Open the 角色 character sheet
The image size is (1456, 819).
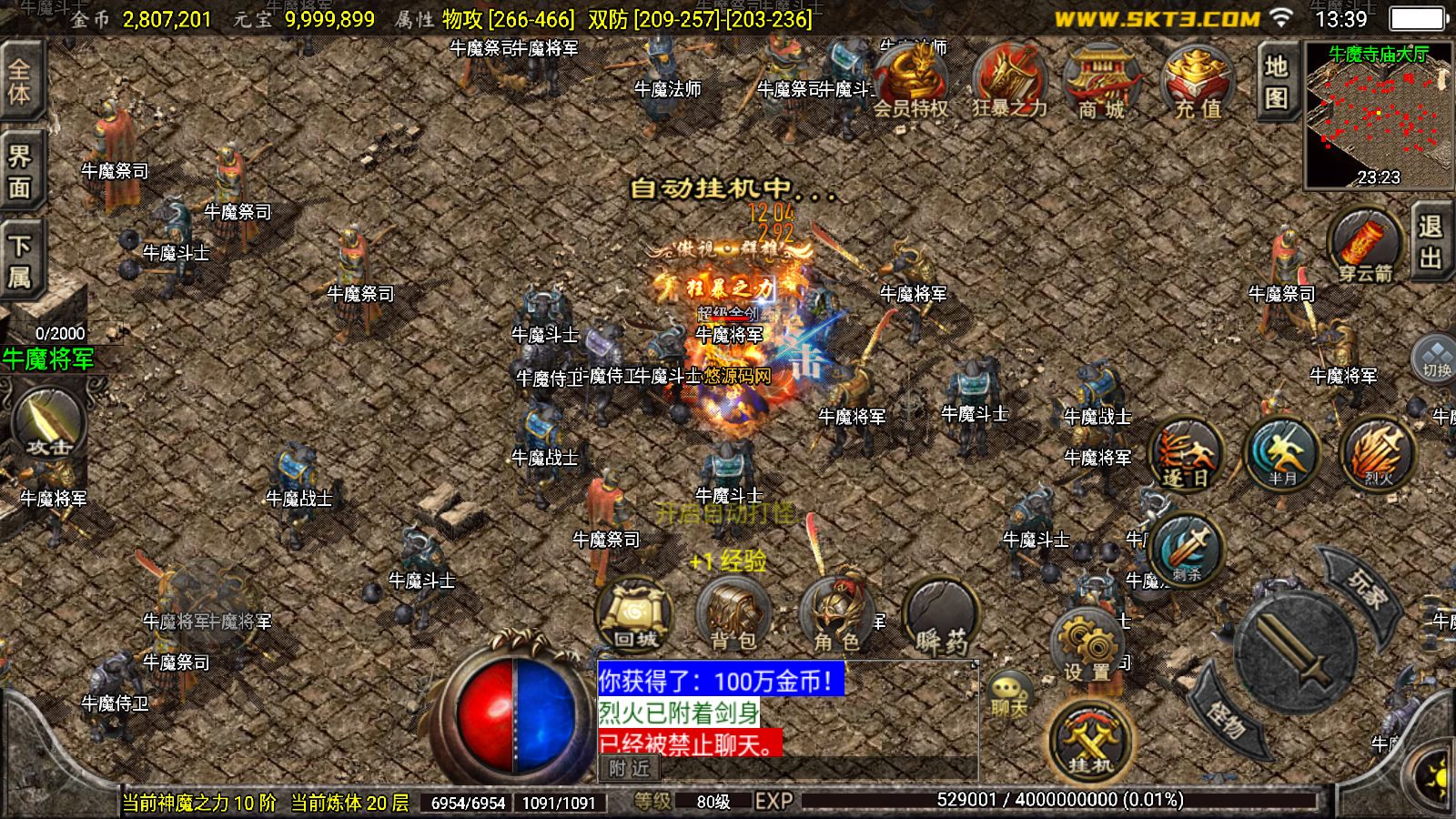point(837,616)
